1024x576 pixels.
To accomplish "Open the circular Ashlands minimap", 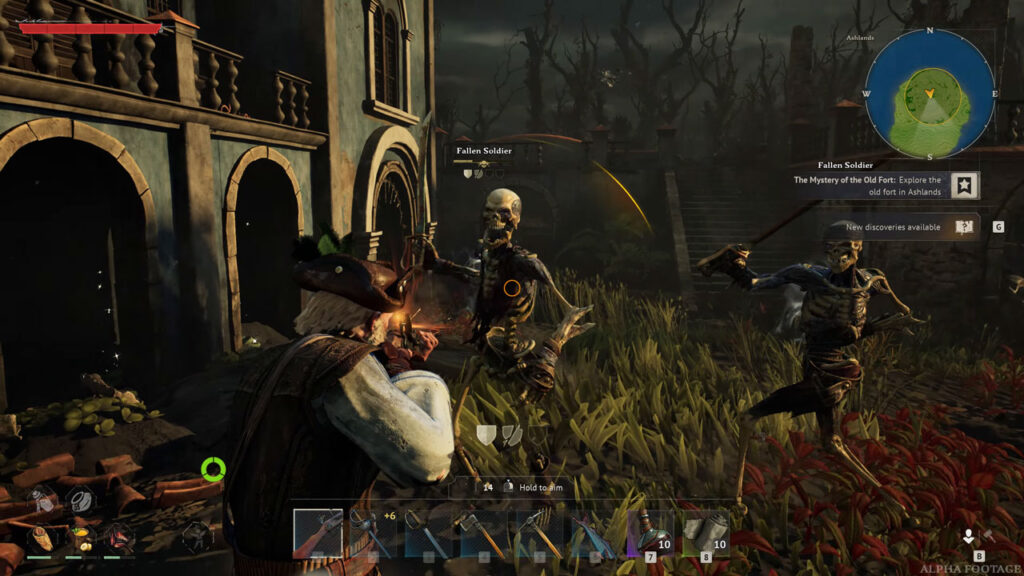I will (929, 92).
